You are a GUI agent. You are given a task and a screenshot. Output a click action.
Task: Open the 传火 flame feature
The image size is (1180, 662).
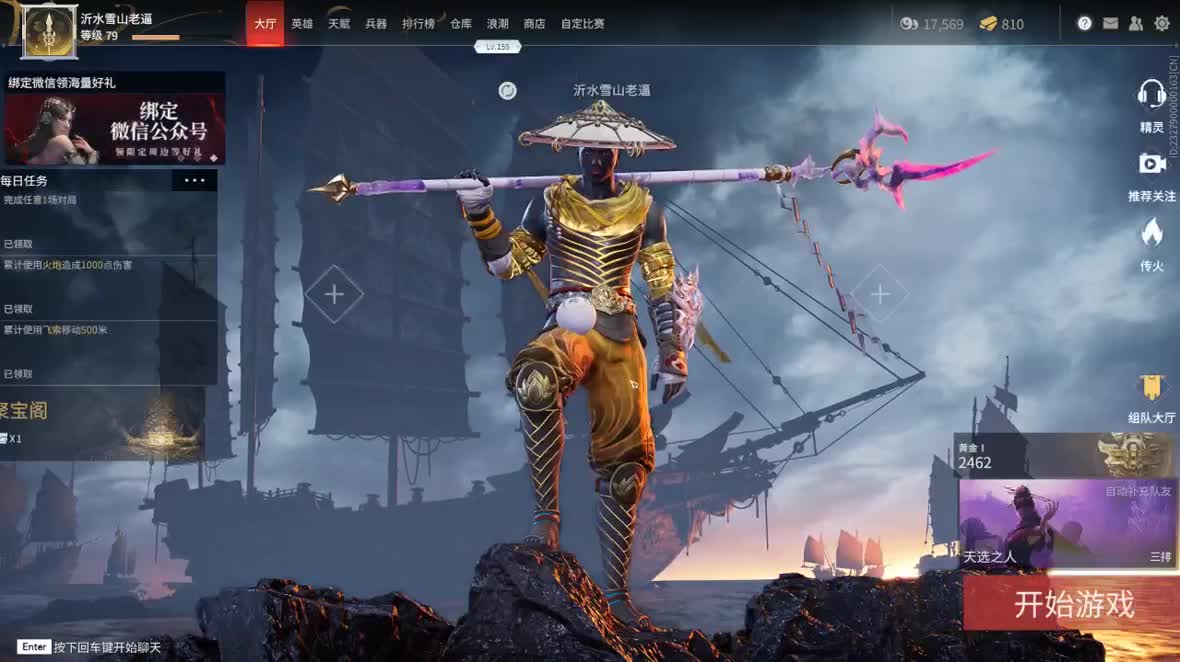pyautogui.click(x=1152, y=244)
